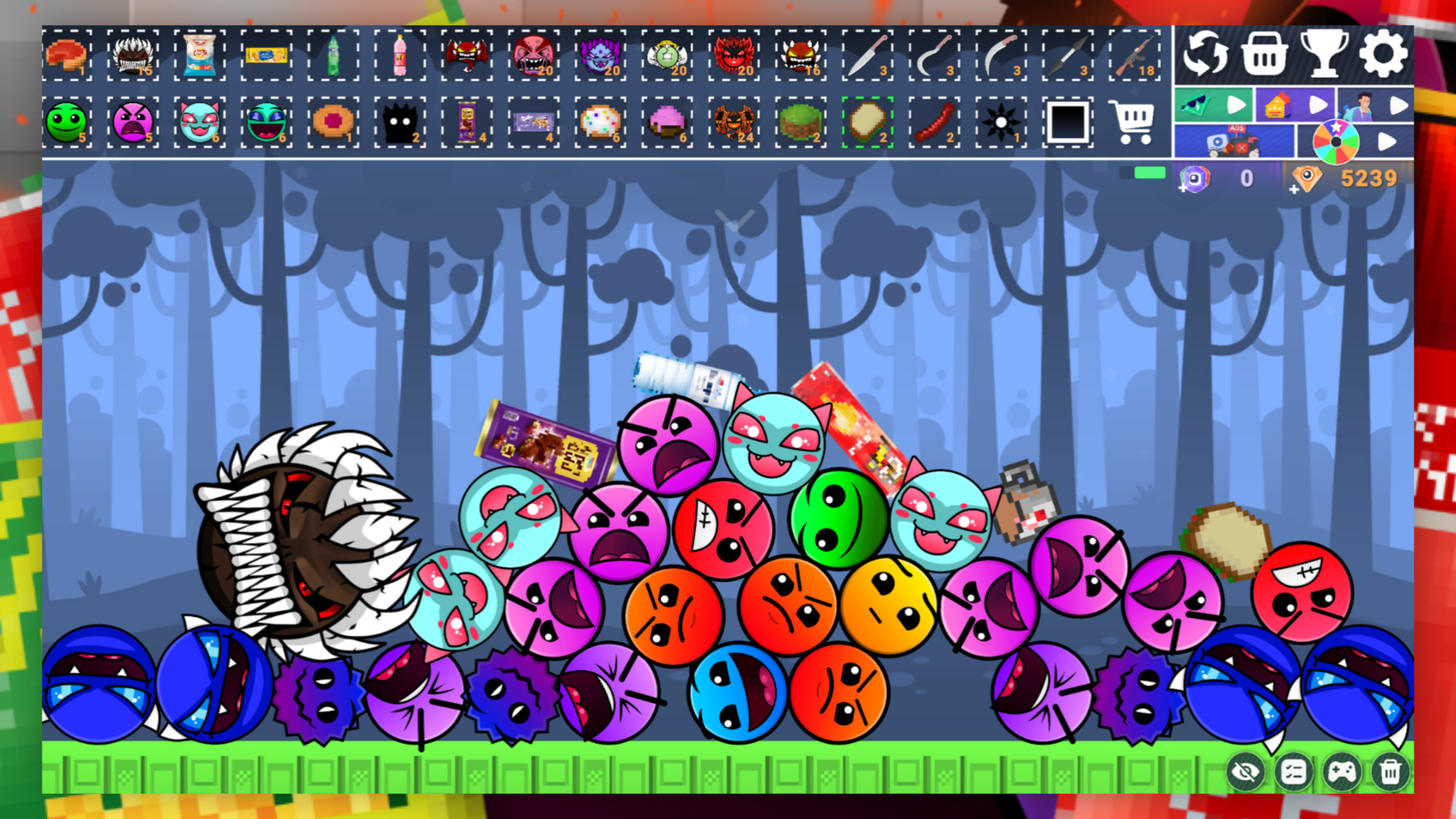Open the shop basket icon
The height and width of the screenshot is (819, 1456).
click(1265, 54)
